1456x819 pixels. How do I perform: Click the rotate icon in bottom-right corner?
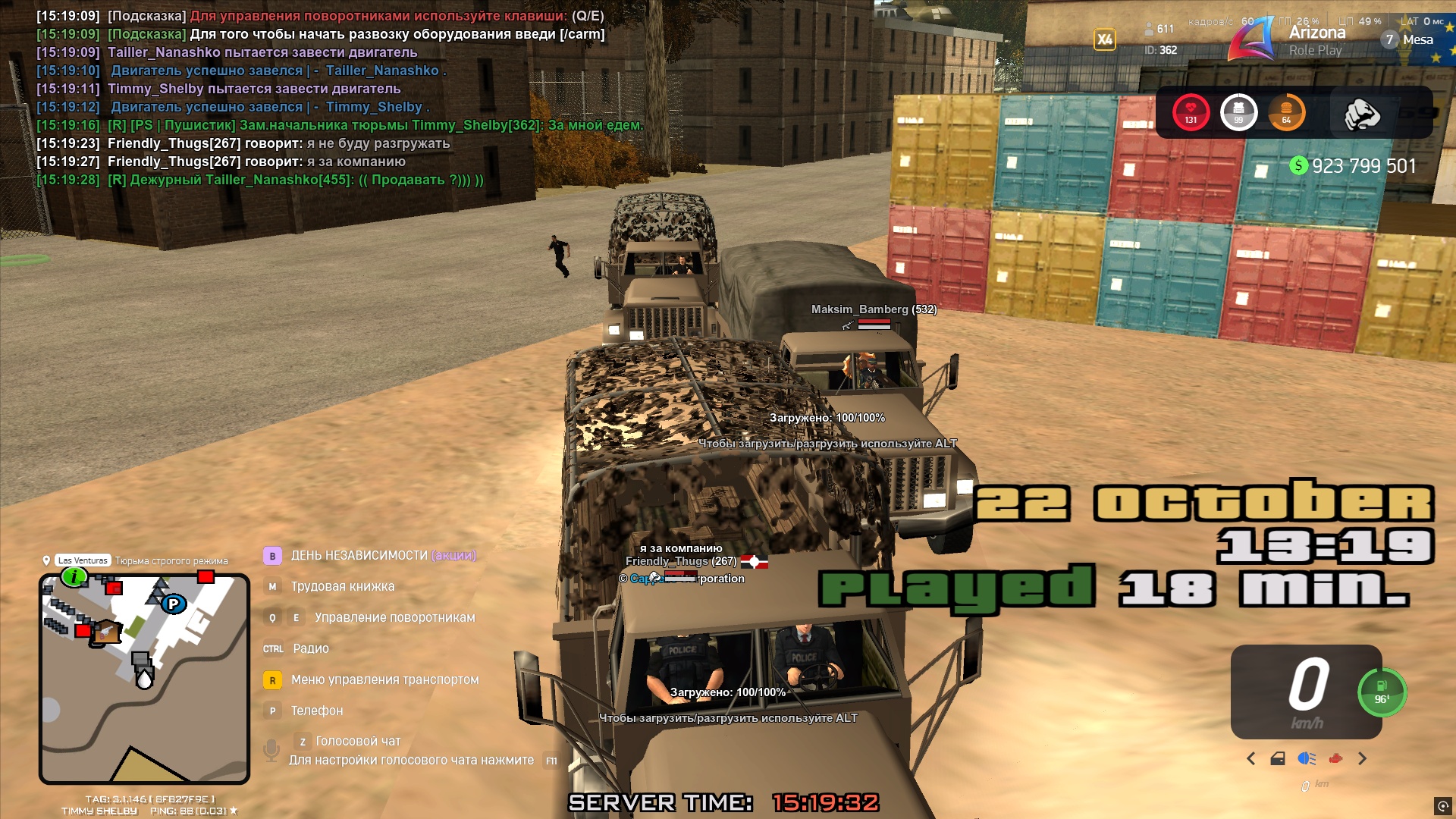(1442, 805)
